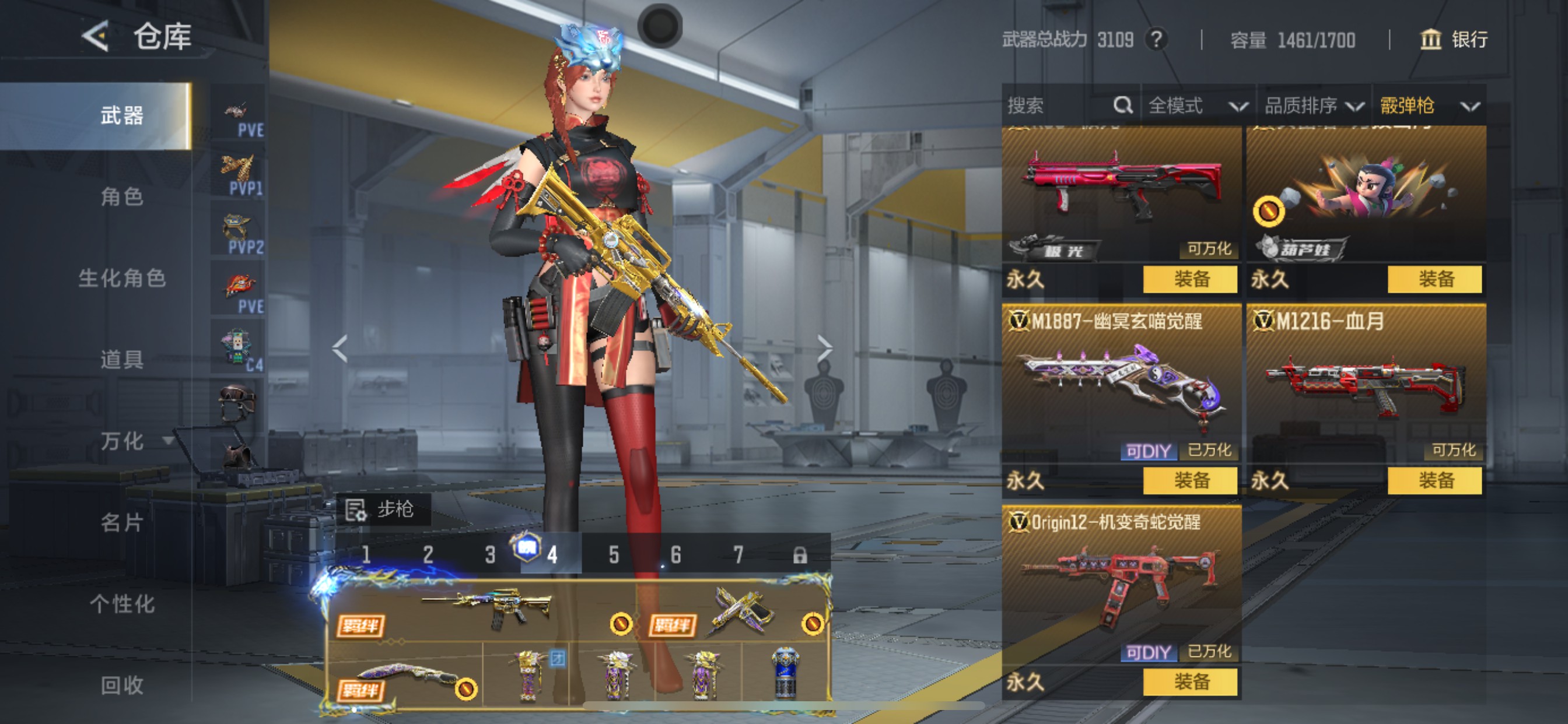The image size is (1568, 724).
Task: Equip the Origin12-机变奇蛇觉醒 shotgun
Action: [x=1190, y=682]
